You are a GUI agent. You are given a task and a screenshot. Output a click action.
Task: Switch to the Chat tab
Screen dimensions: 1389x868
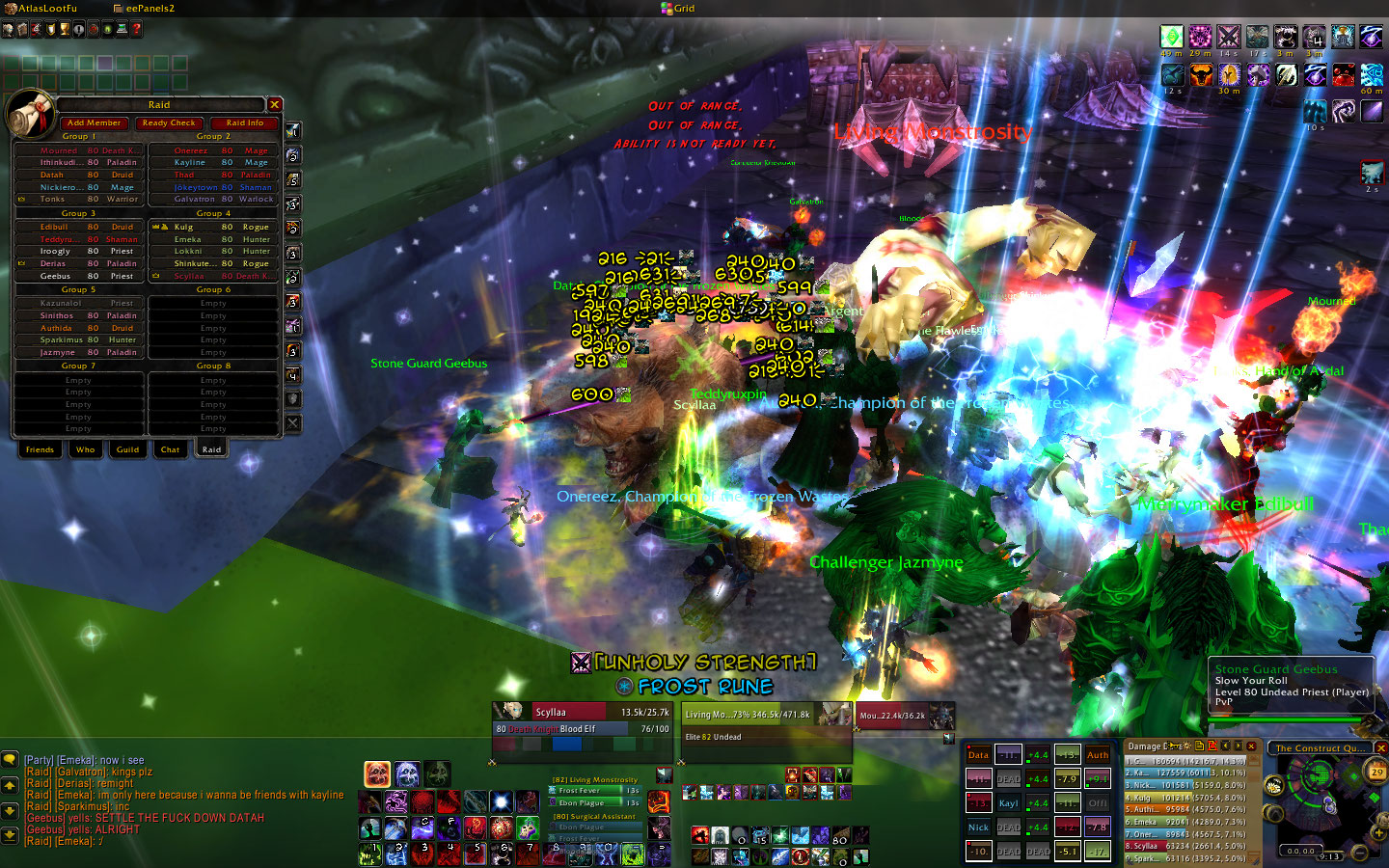pyautogui.click(x=170, y=449)
